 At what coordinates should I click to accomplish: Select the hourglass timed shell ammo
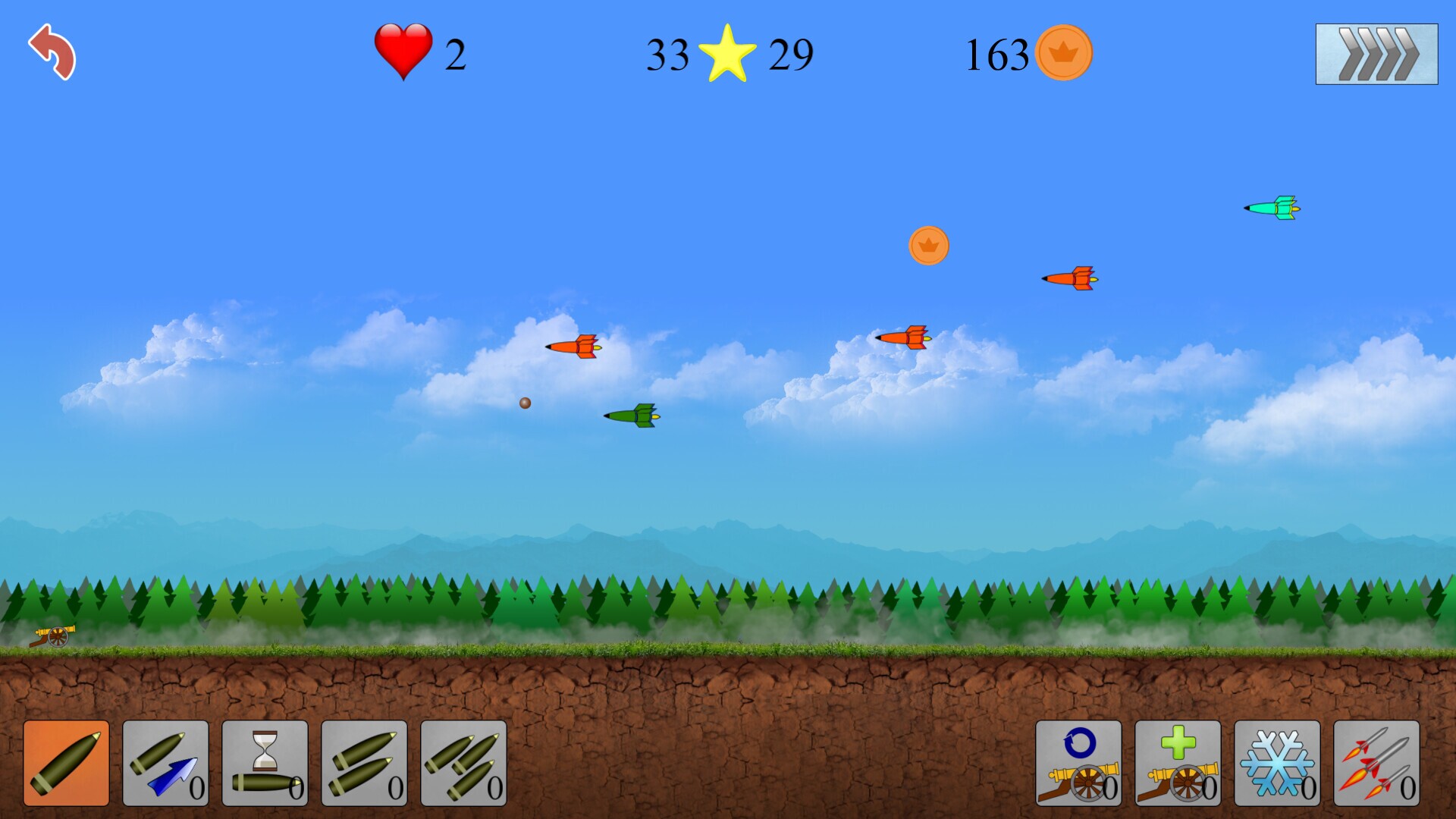tap(267, 764)
